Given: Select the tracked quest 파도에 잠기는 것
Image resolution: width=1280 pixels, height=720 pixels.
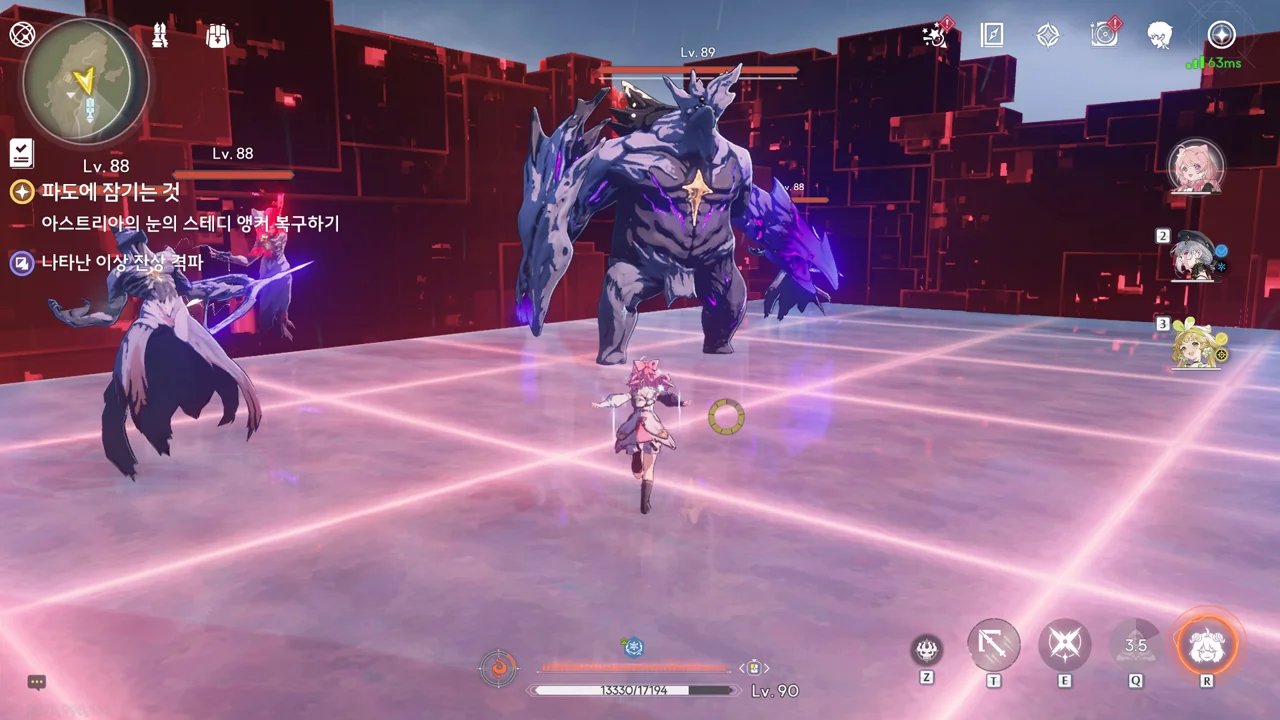Looking at the screenshot, I should click(x=110, y=192).
